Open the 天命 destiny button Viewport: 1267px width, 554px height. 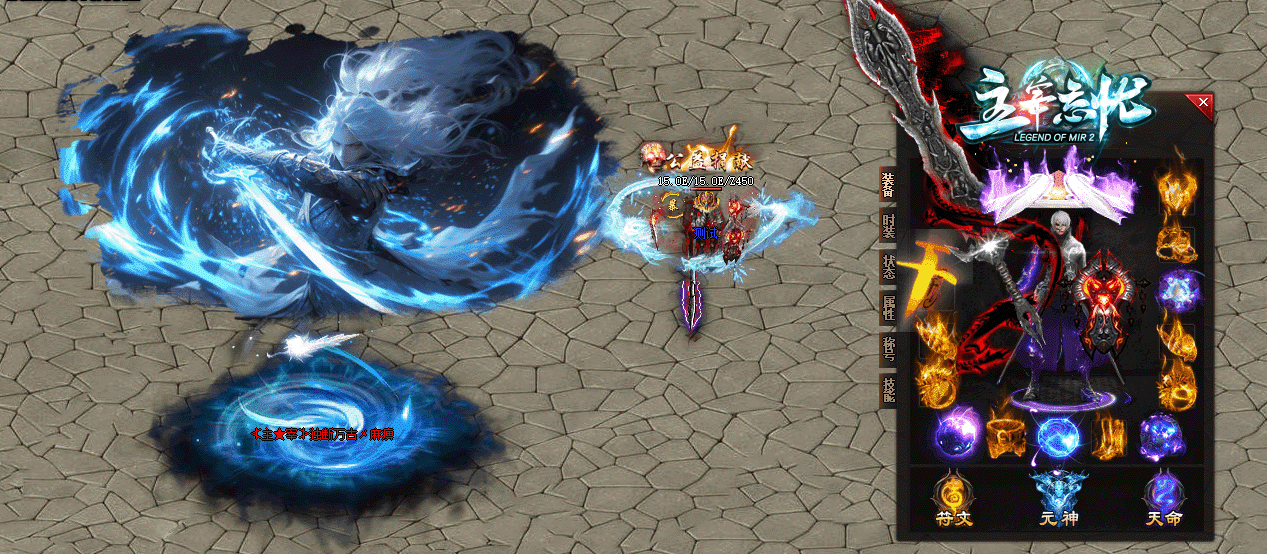click(x=1164, y=500)
